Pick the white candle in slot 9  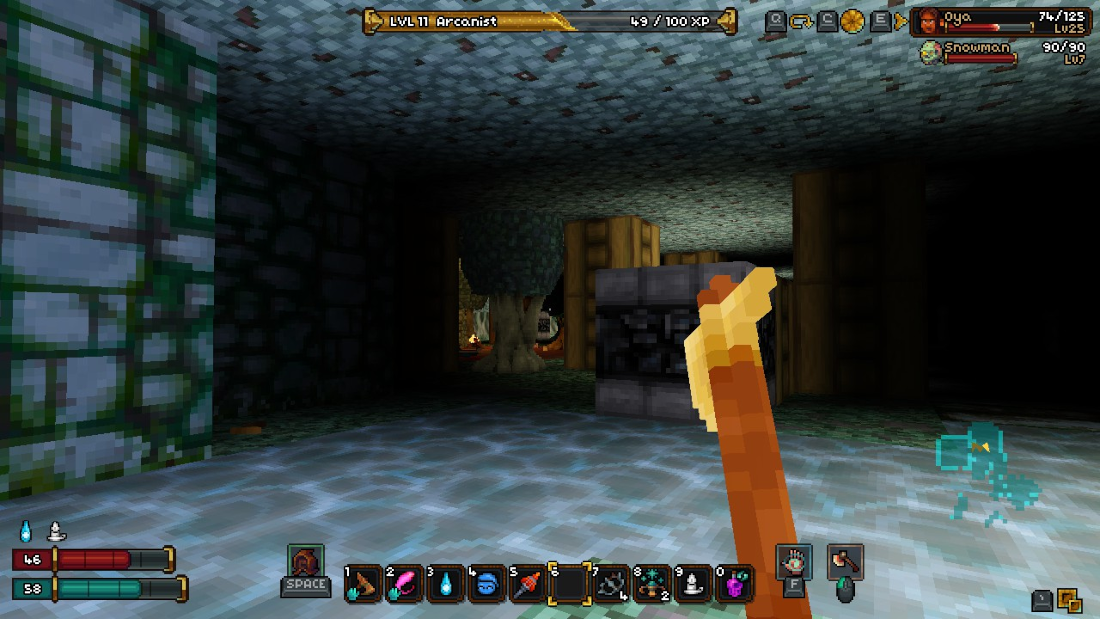click(692, 584)
